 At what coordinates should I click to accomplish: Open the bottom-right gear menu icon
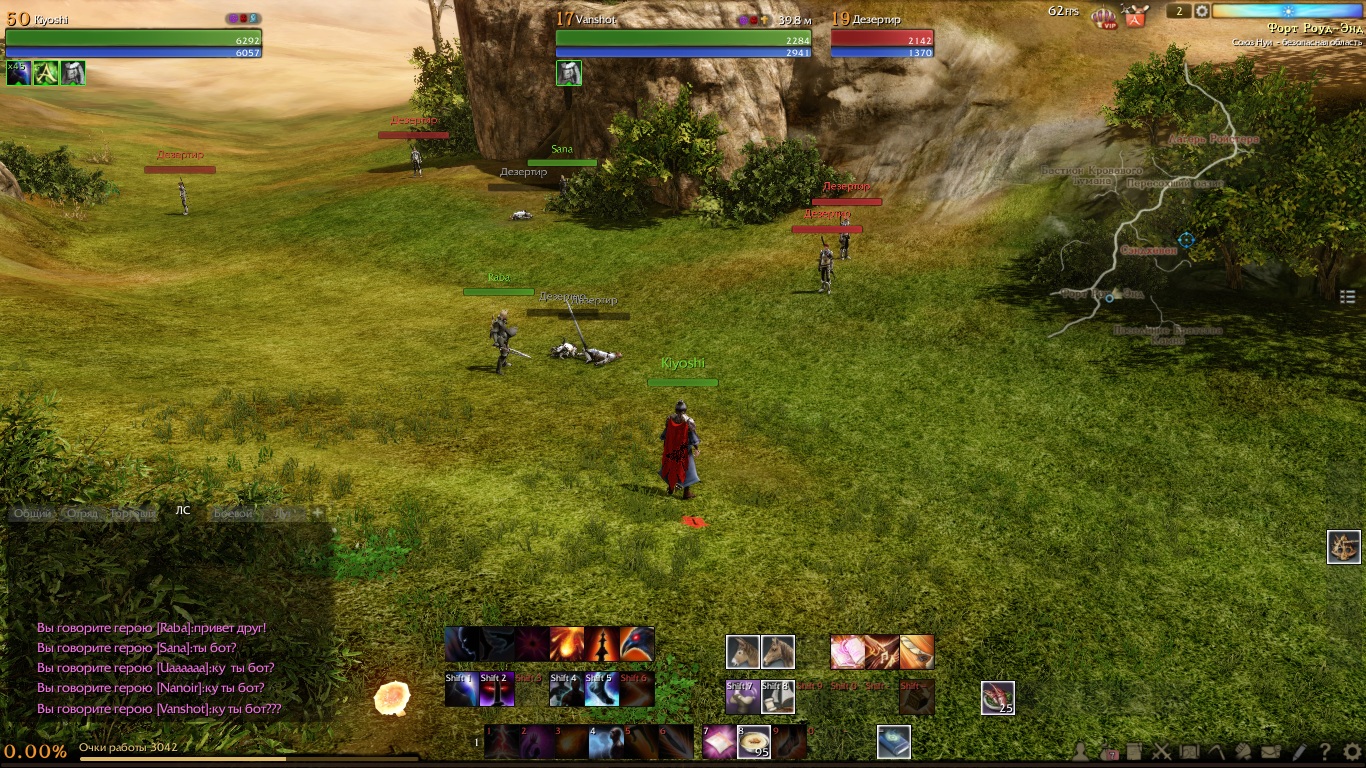[x=1352, y=752]
